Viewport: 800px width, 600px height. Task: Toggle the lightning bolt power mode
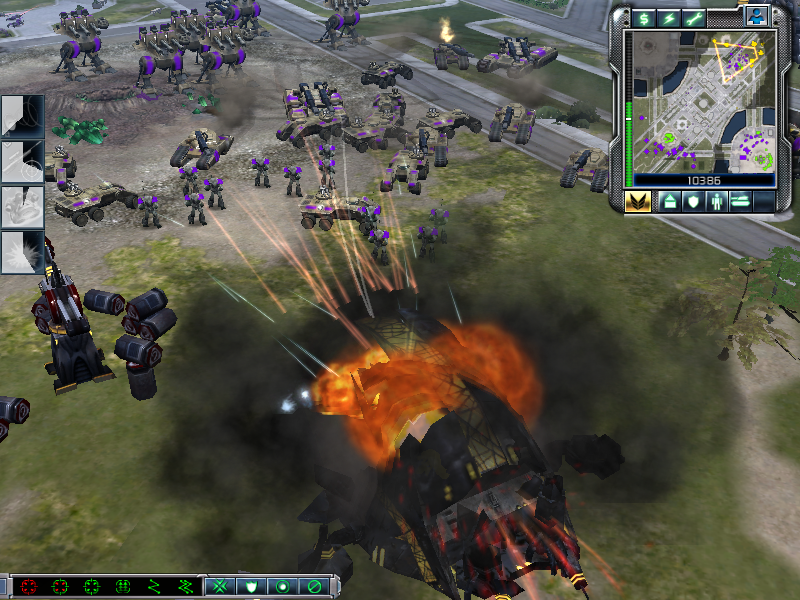(x=667, y=18)
